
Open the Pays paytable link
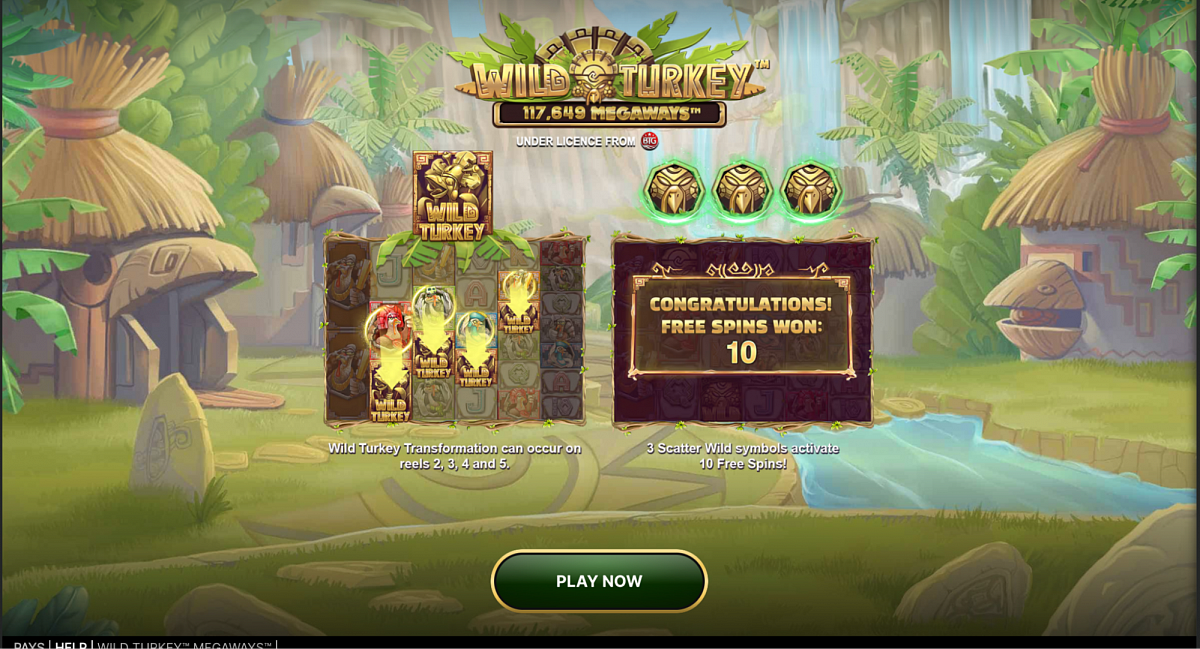coord(28,645)
